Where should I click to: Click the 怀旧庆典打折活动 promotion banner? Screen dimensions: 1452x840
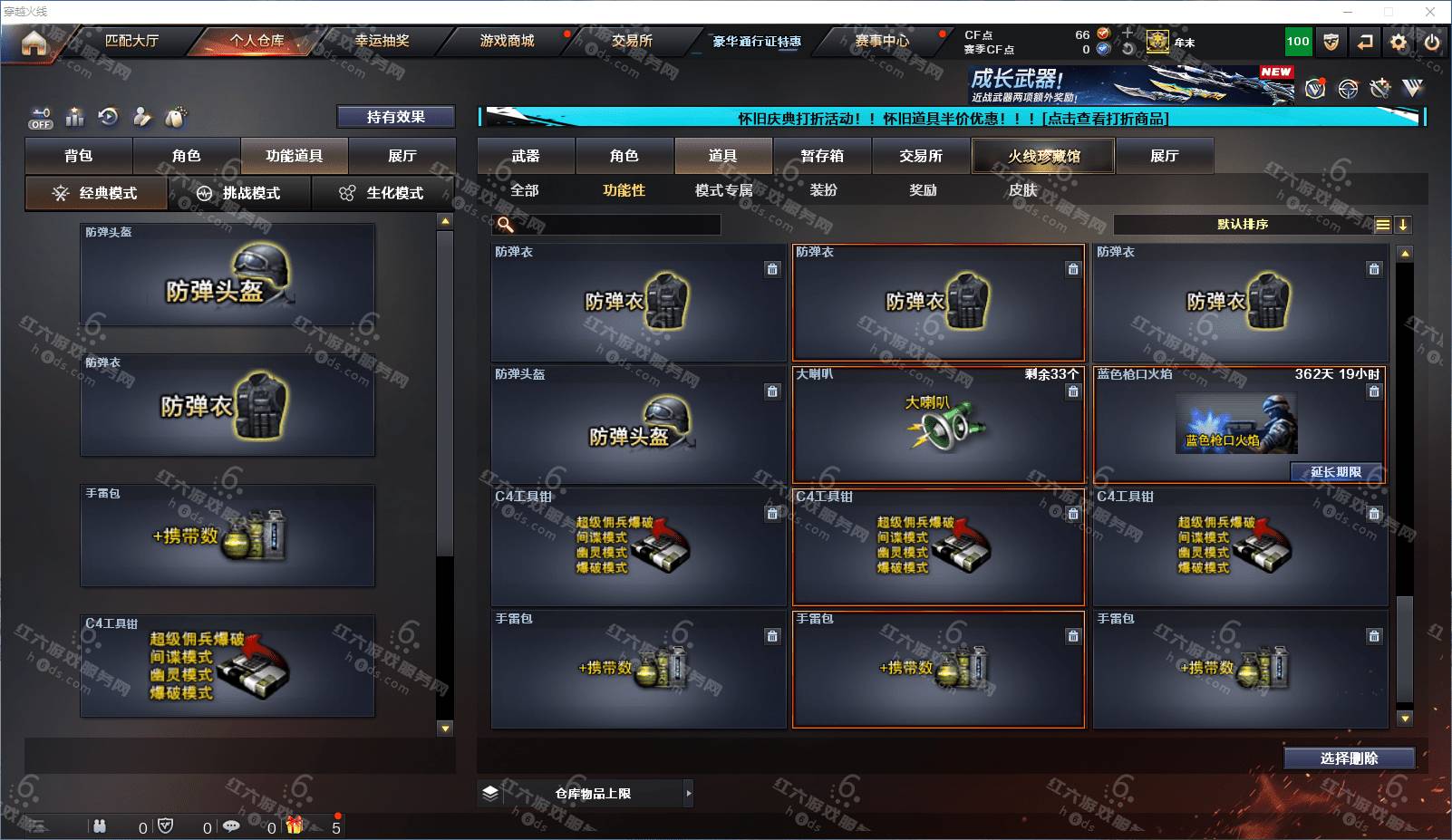pyautogui.click(x=952, y=118)
